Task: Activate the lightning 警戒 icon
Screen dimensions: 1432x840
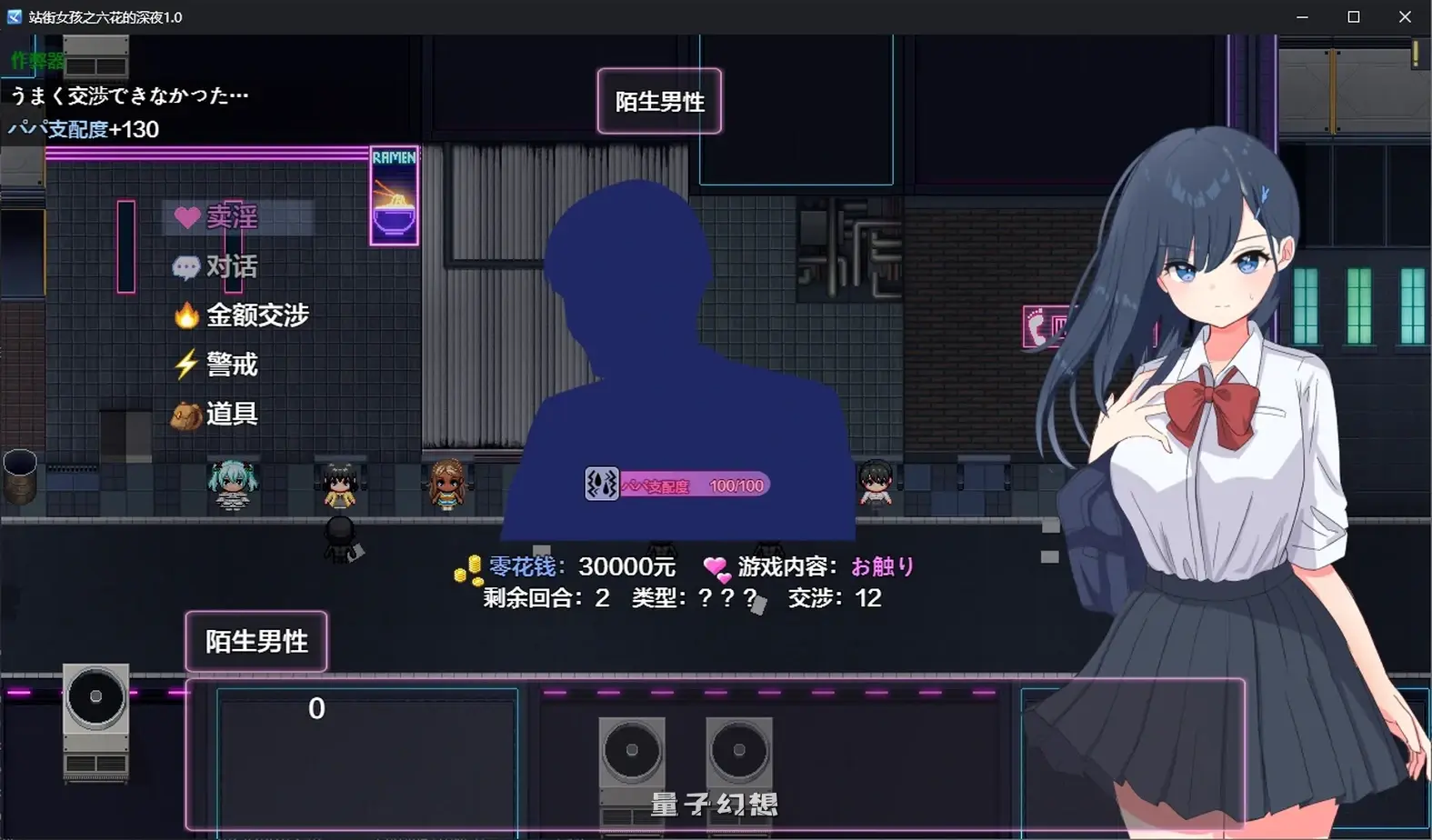Action: pyautogui.click(x=187, y=364)
